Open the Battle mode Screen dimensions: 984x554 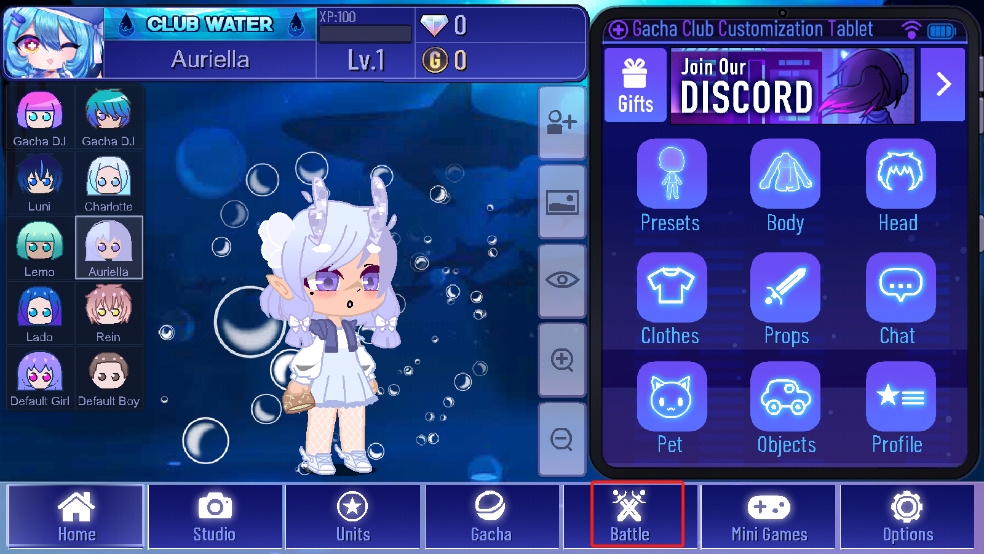click(631, 514)
